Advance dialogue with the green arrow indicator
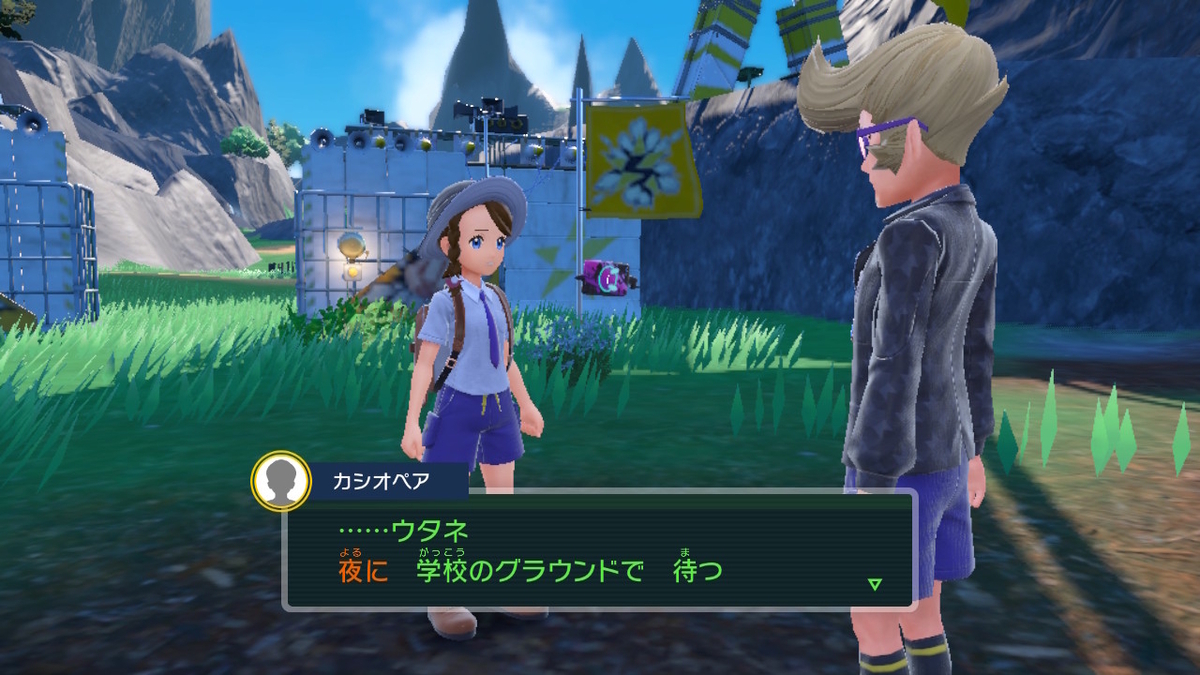 875,584
